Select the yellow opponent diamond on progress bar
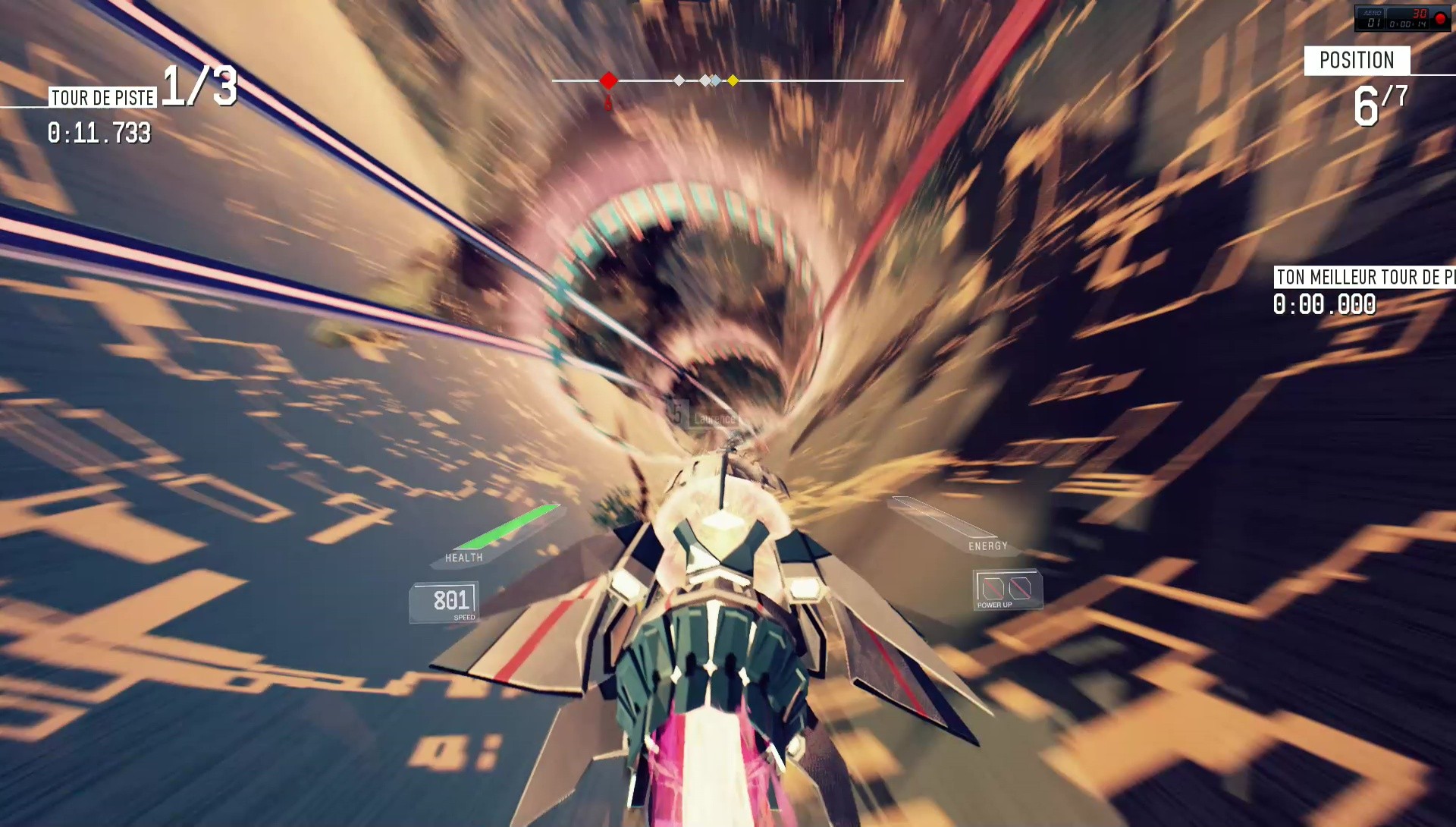 [x=733, y=79]
